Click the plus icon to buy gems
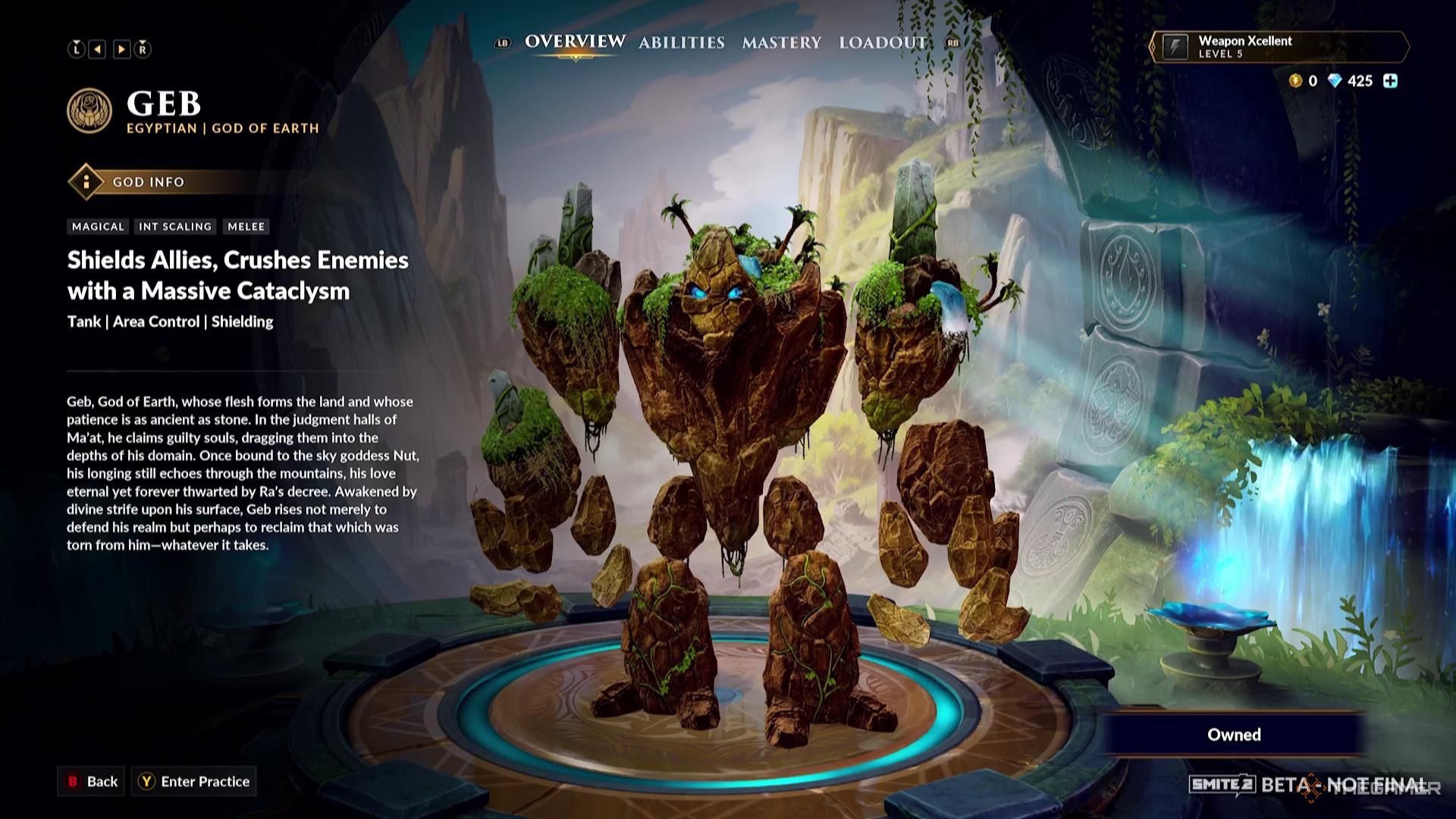1456x819 pixels. (1391, 80)
